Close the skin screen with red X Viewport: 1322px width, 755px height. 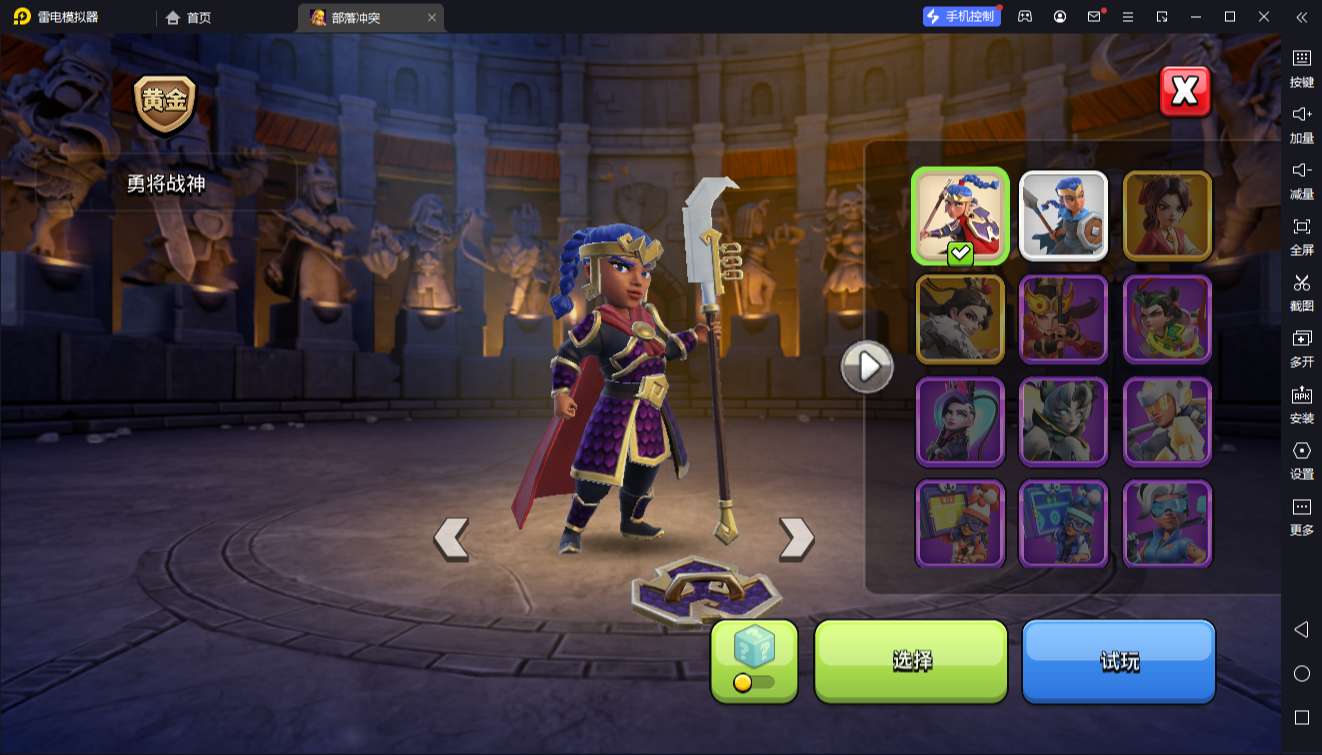(1185, 92)
